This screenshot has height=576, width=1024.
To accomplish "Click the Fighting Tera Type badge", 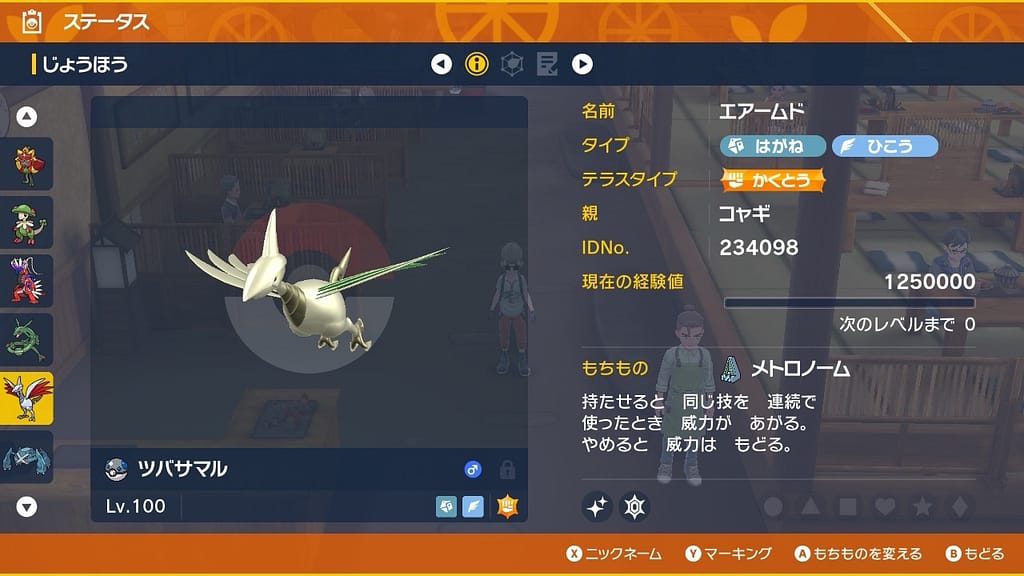I will point(773,180).
